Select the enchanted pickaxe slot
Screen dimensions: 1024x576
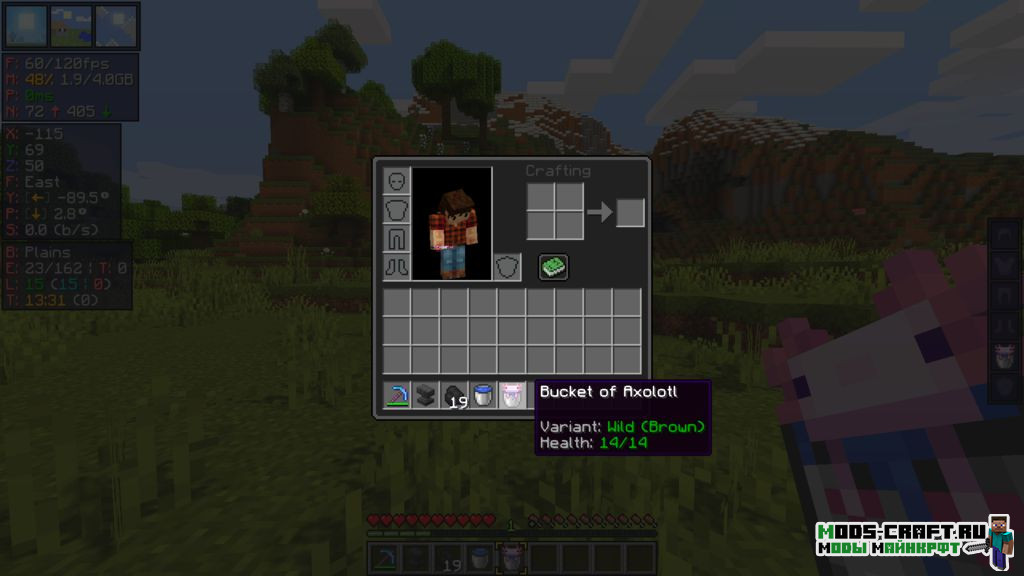397,395
